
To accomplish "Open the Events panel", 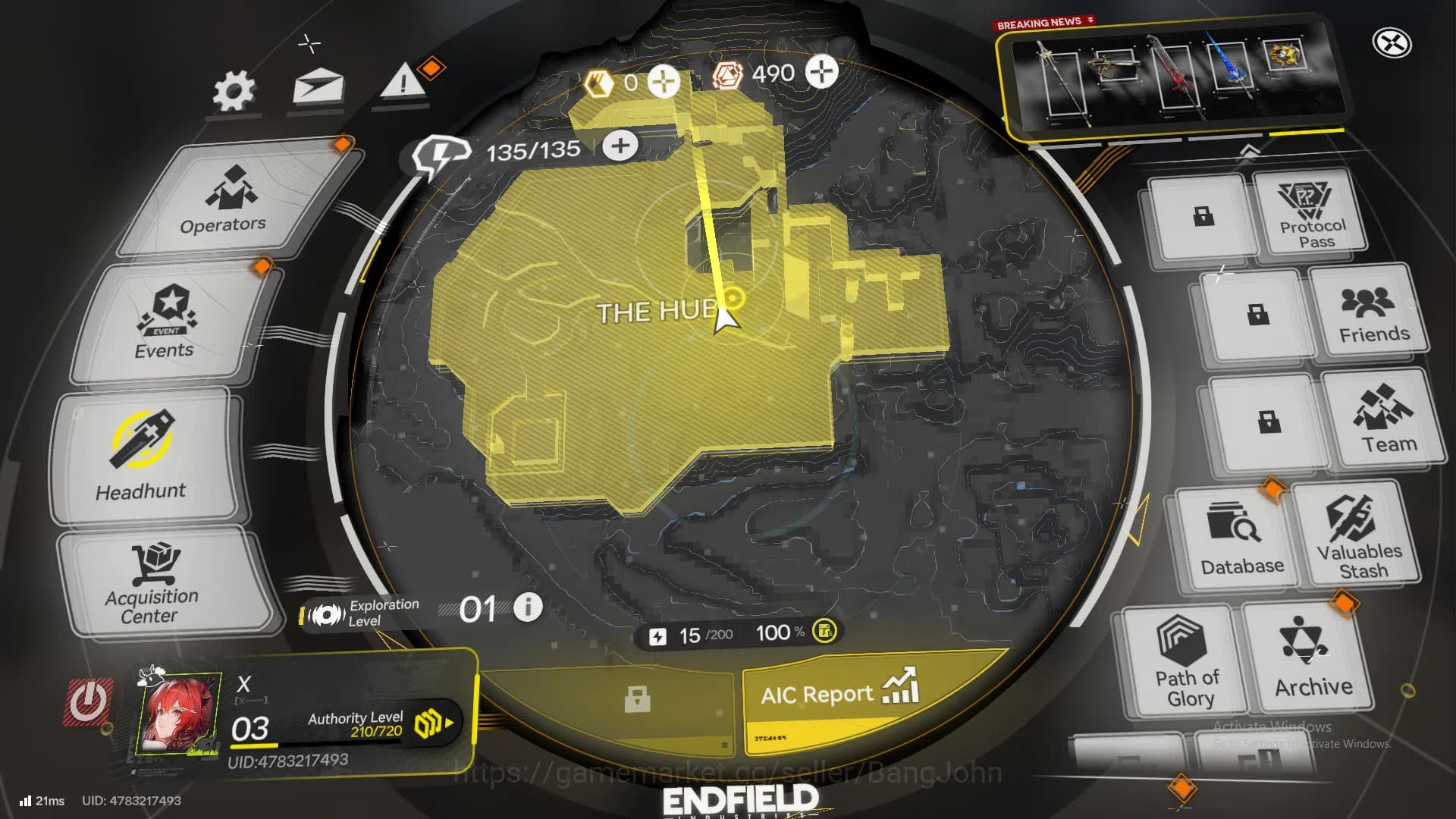I will click(167, 322).
